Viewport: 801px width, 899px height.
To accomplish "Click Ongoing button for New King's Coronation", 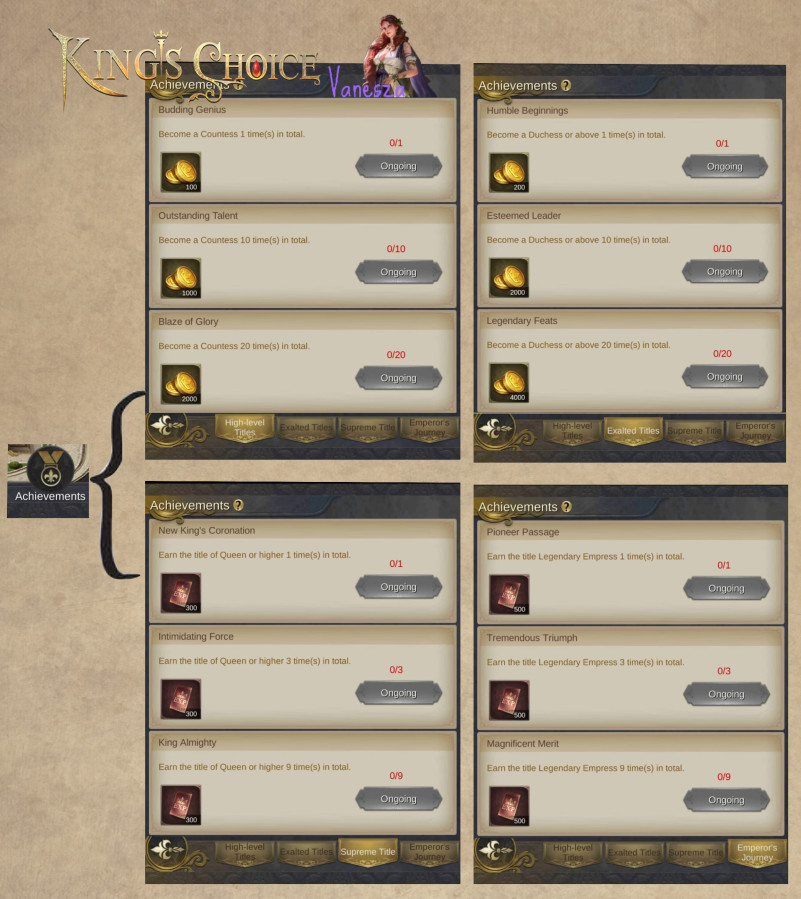I will [398, 587].
